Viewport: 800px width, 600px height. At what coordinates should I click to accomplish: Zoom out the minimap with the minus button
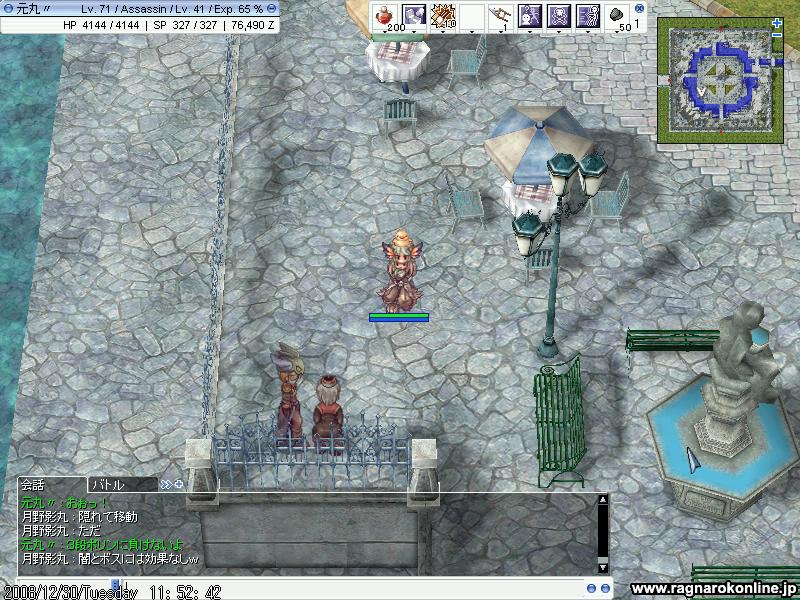(777, 36)
